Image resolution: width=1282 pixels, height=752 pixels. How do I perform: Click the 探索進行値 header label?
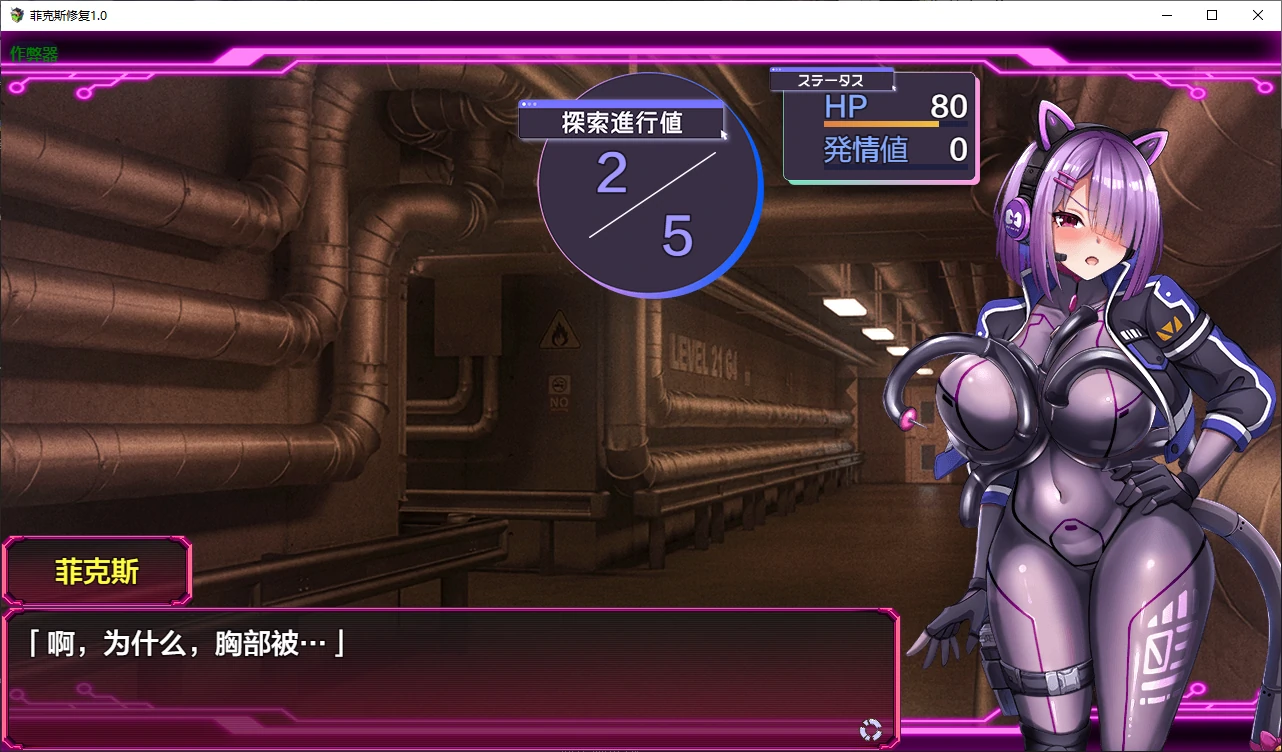point(620,121)
